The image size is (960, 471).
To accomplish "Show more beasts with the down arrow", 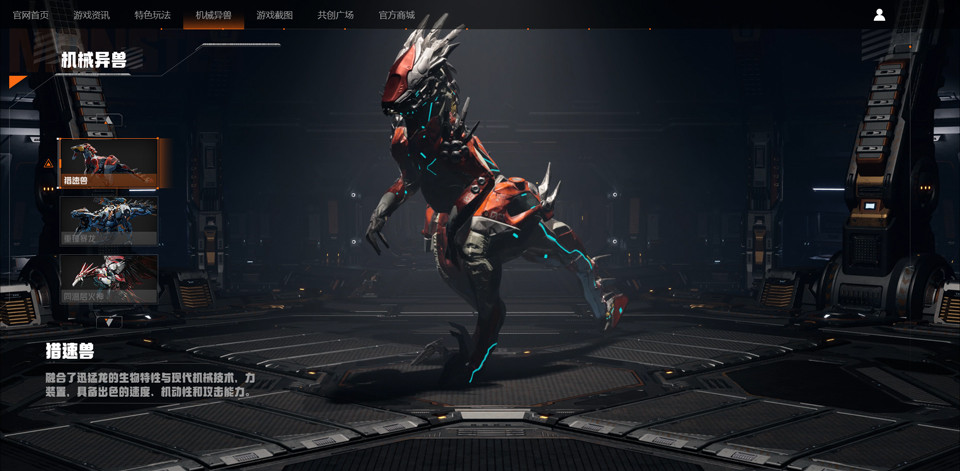I will point(109,321).
